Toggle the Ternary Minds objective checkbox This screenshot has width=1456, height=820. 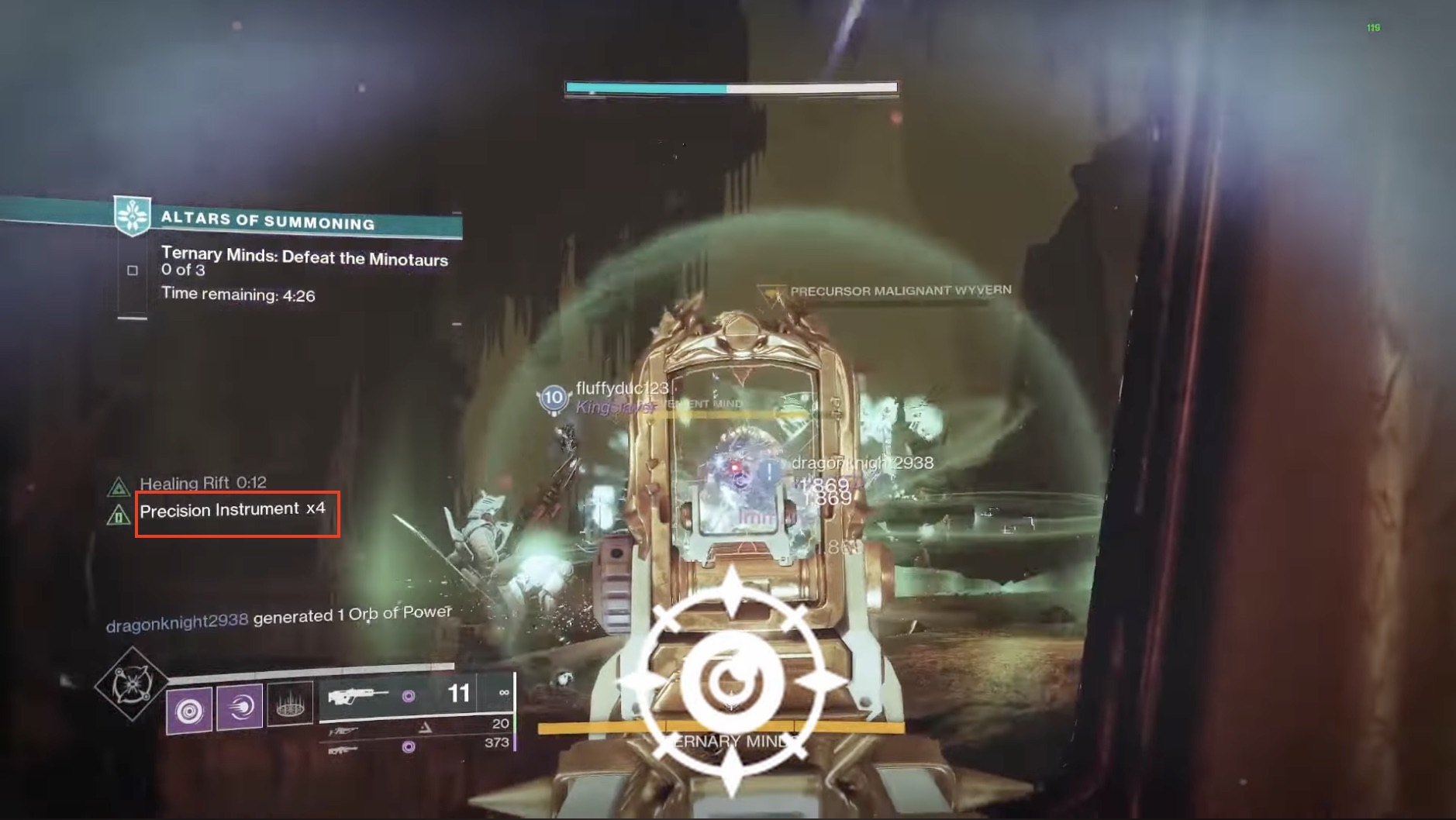[133, 270]
